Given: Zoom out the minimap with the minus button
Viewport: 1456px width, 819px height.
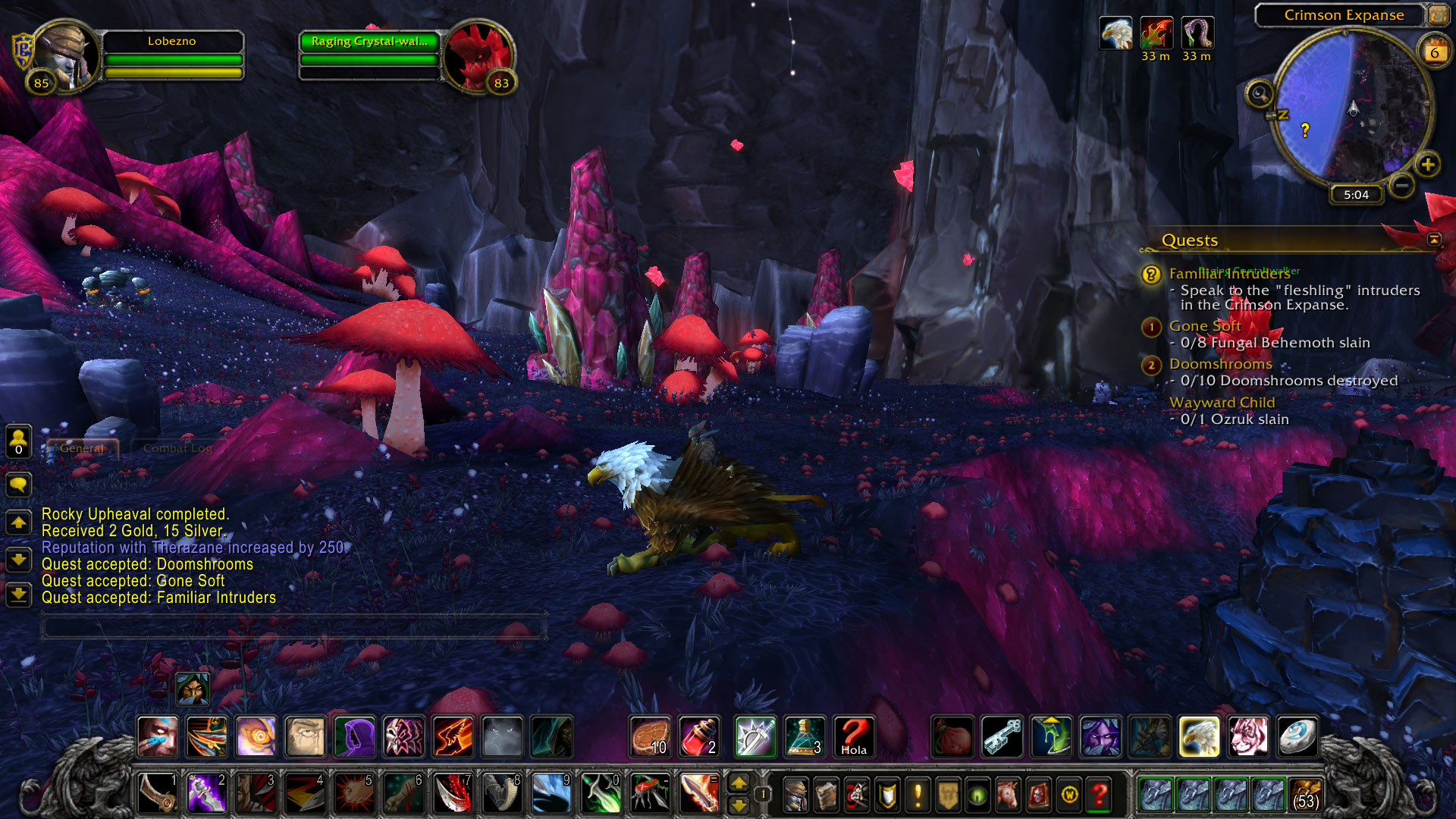Looking at the screenshot, I should click(1402, 184).
